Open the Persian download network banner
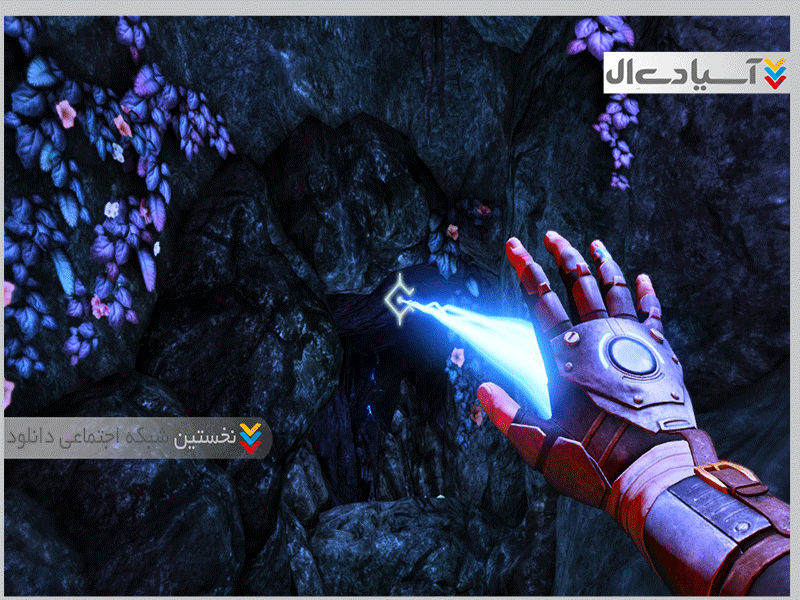Viewport: 800px width, 600px height. click(x=134, y=437)
